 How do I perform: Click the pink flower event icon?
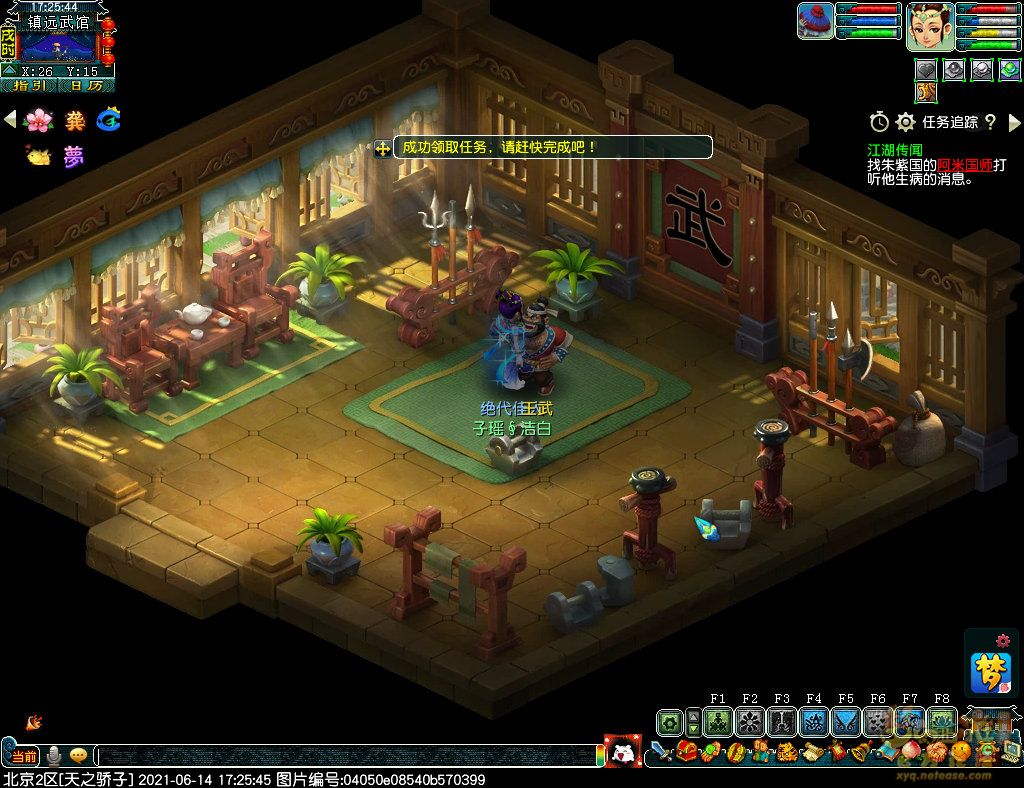pos(38,121)
